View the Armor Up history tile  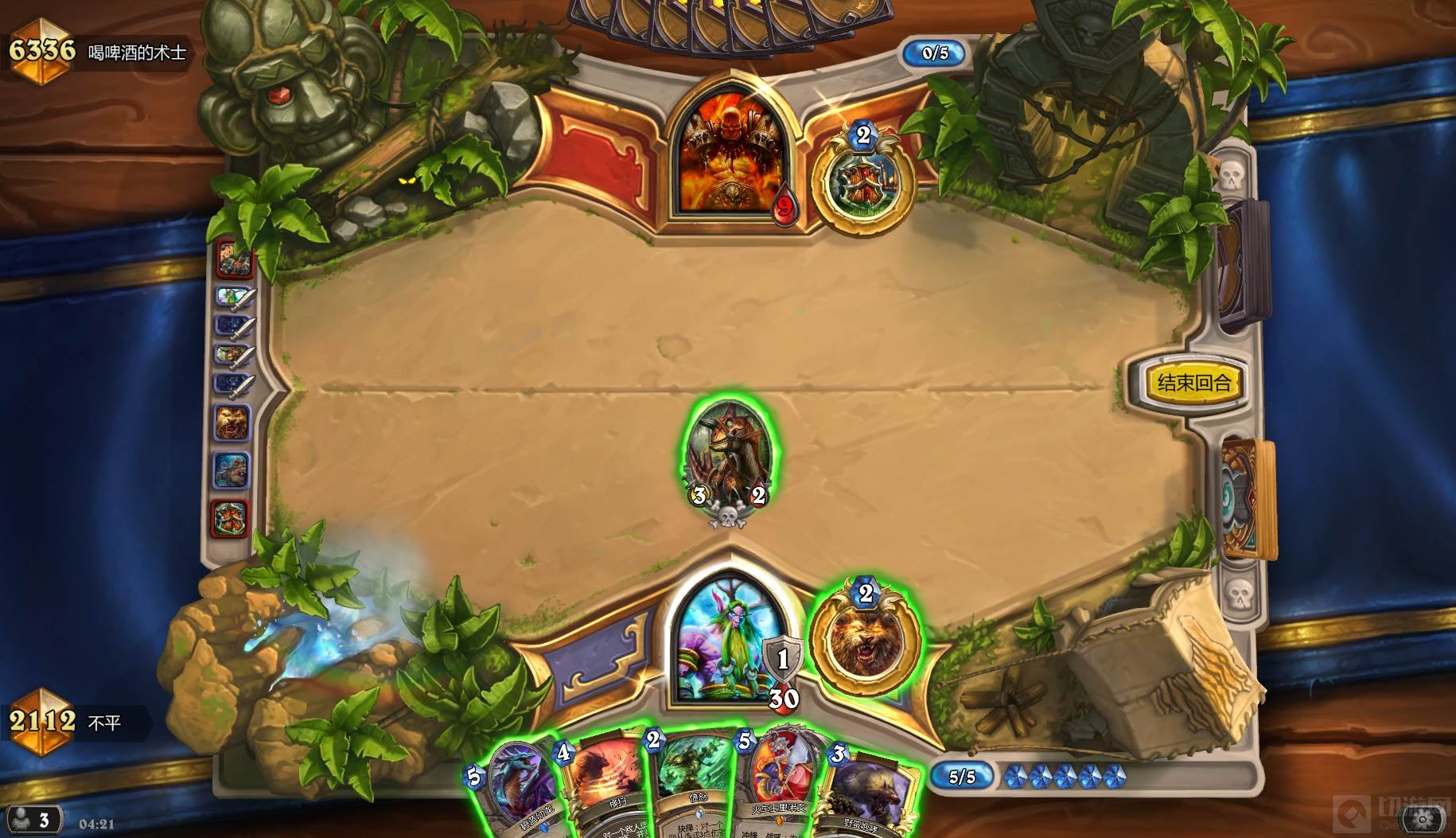pos(231,518)
